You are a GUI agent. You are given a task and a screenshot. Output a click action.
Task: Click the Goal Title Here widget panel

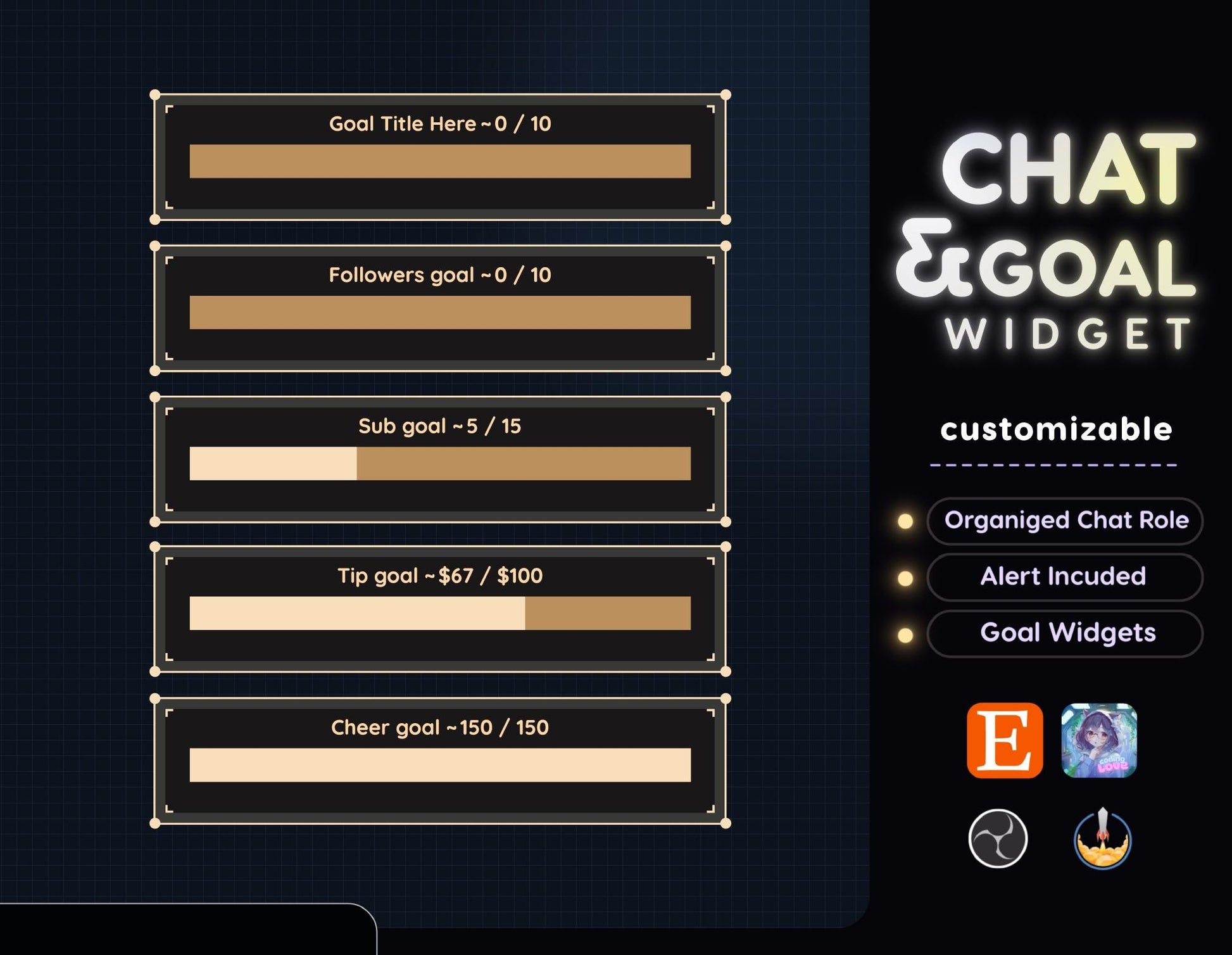point(440,157)
